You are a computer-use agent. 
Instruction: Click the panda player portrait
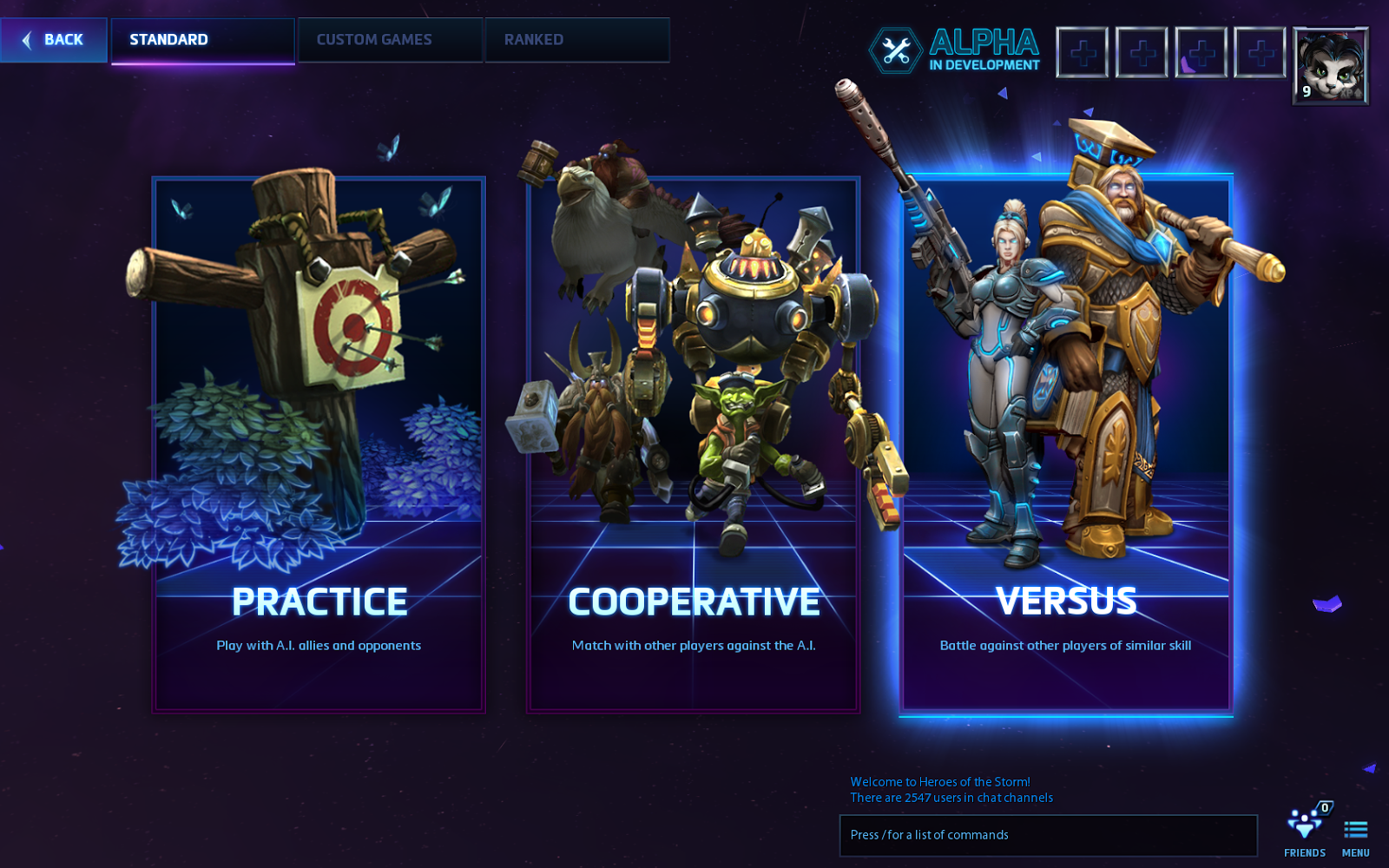point(1330,66)
